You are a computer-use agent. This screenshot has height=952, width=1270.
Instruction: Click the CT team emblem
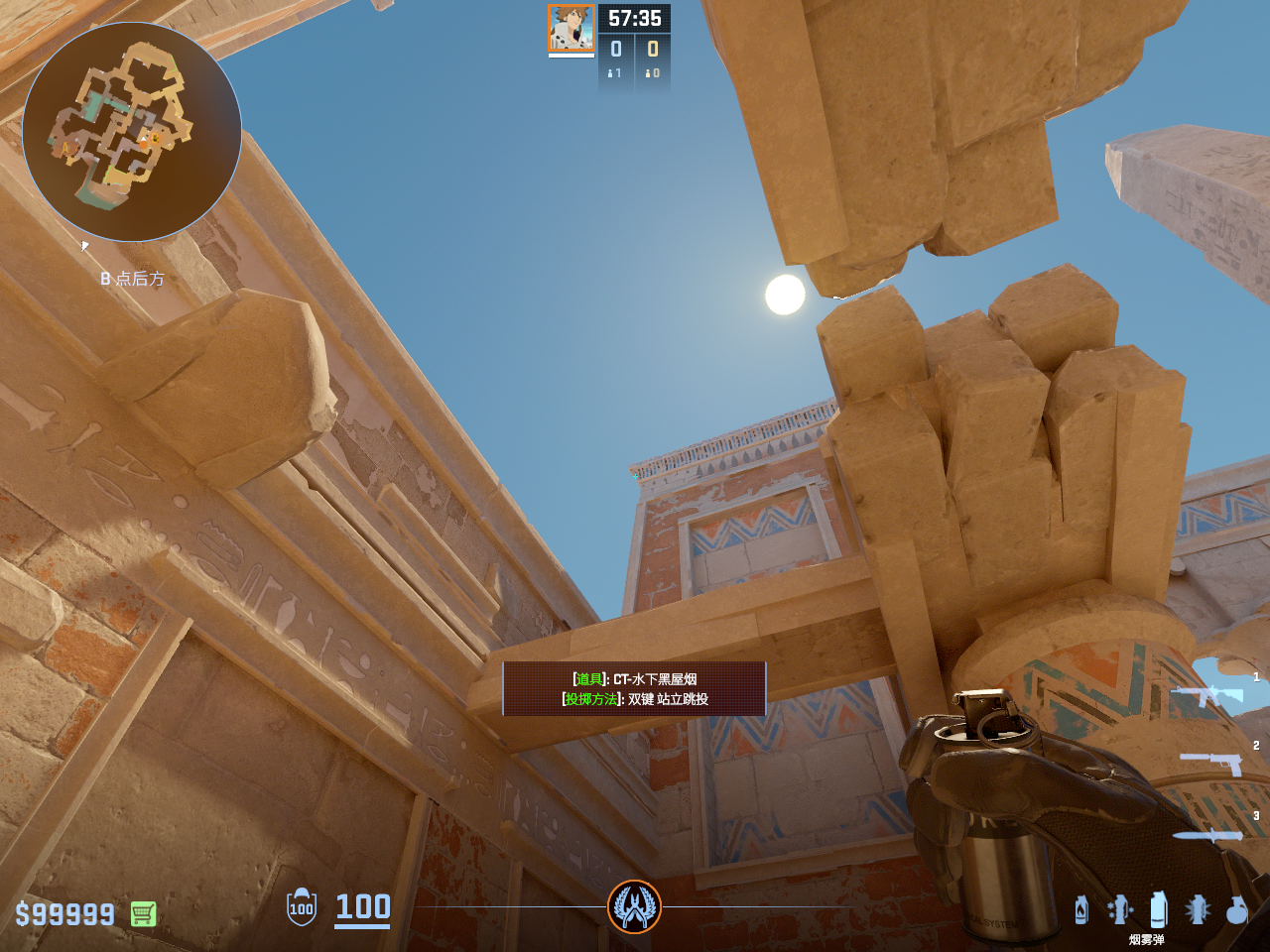pyautogui.click(x=634, y=906)
